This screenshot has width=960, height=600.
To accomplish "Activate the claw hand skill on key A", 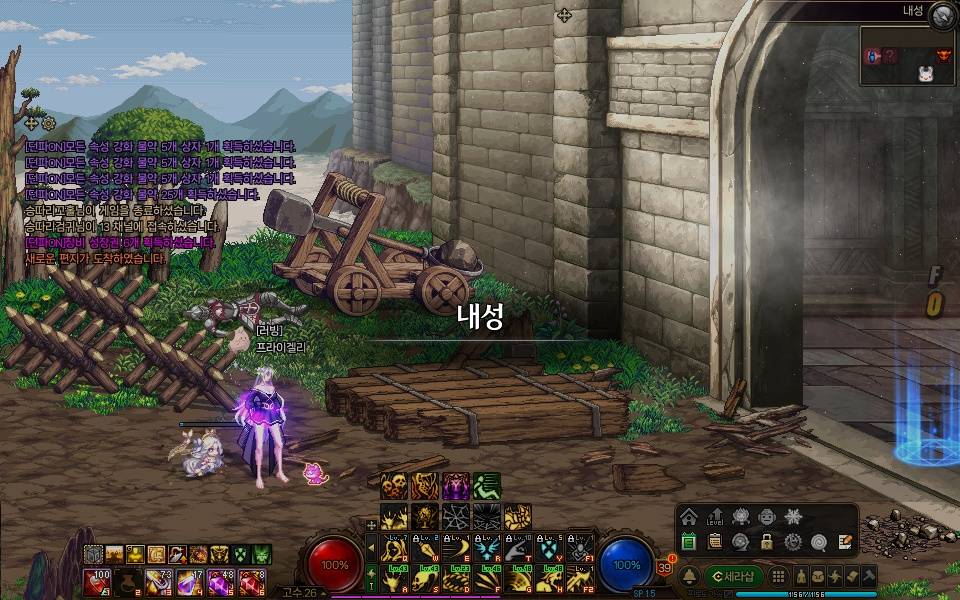I will [x=394, y=578].
